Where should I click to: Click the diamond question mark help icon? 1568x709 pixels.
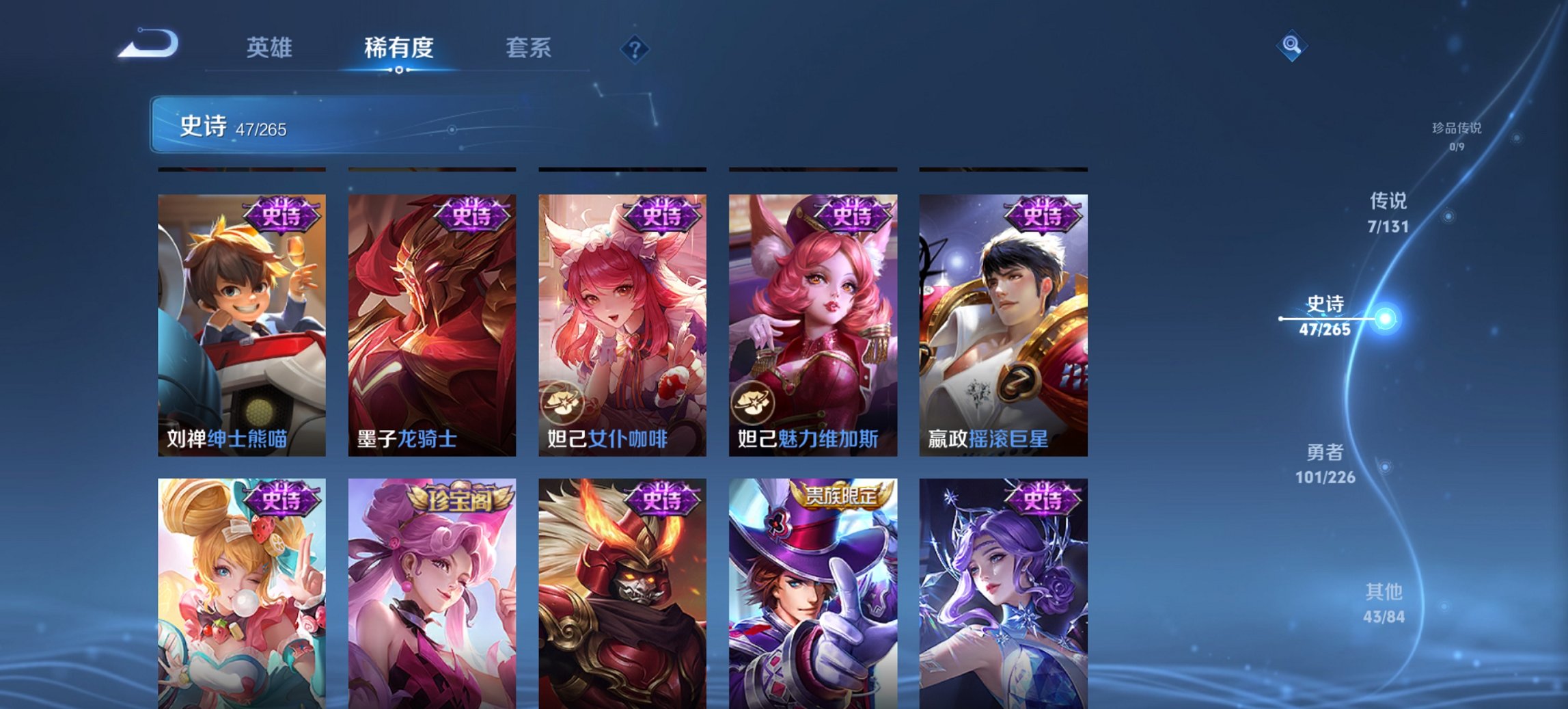click(634, 49)
